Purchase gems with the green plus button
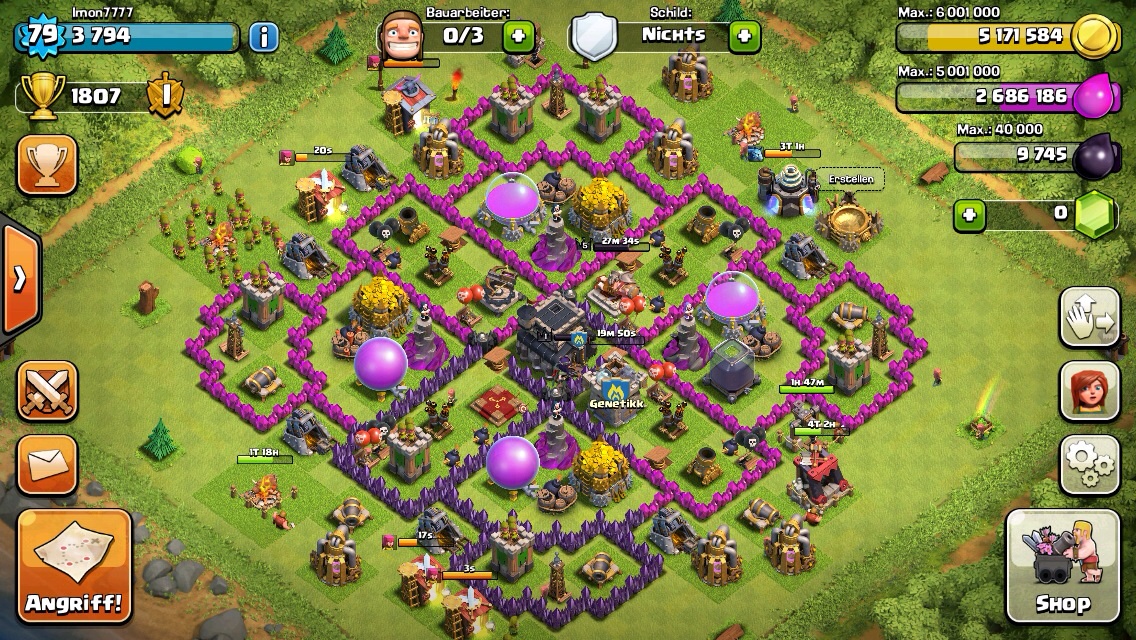 966,213
